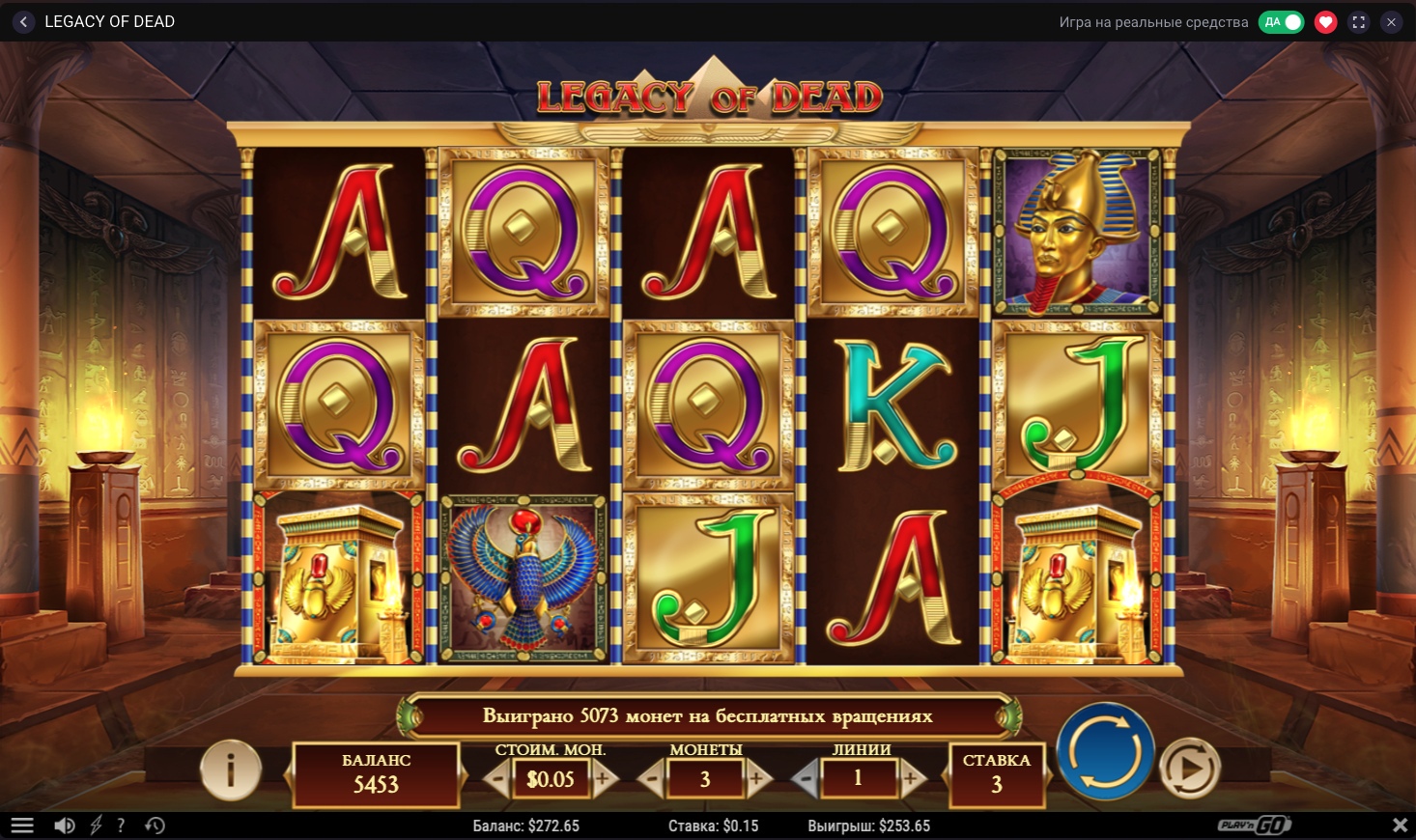
Task: Close the bottom game bar
Action: coord(1400,826)
